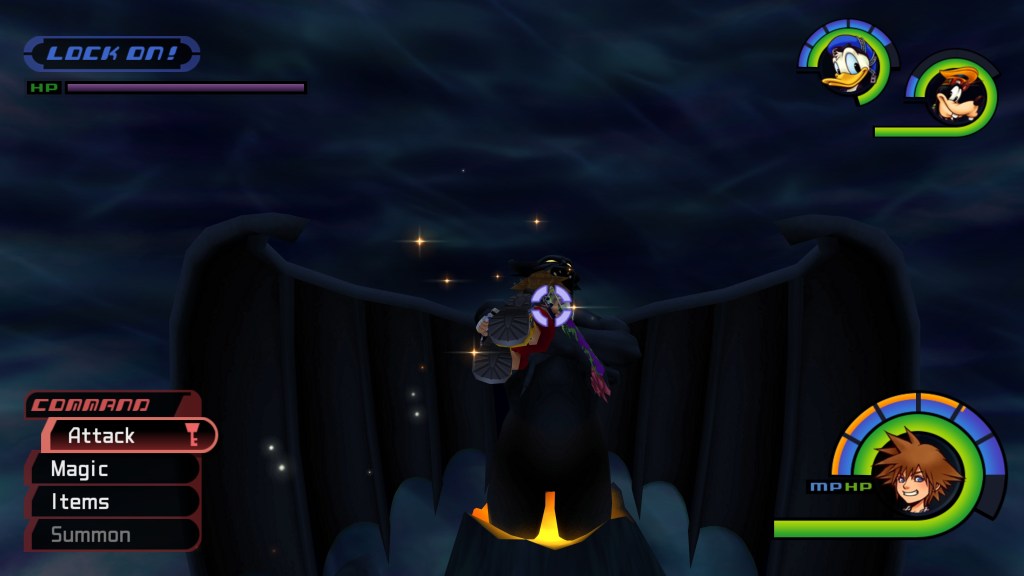Click Donald's party portrait

tap(846, 66)
